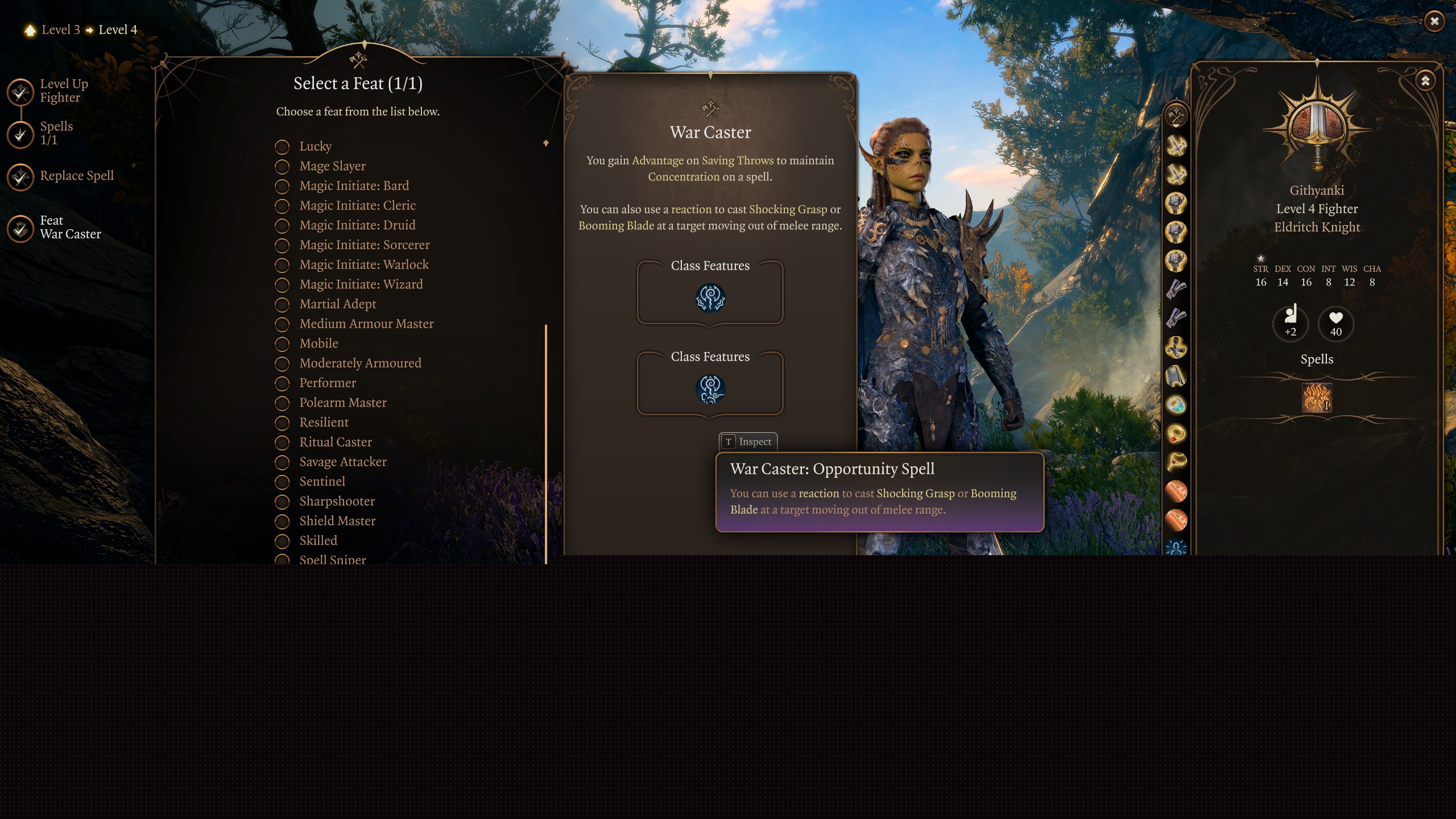Image resolution: width=1456 pixels, height=819 pixels.
Task: Click the fire spell icon under Spells
Action: pyautogui.click(x=1316, y=398)
